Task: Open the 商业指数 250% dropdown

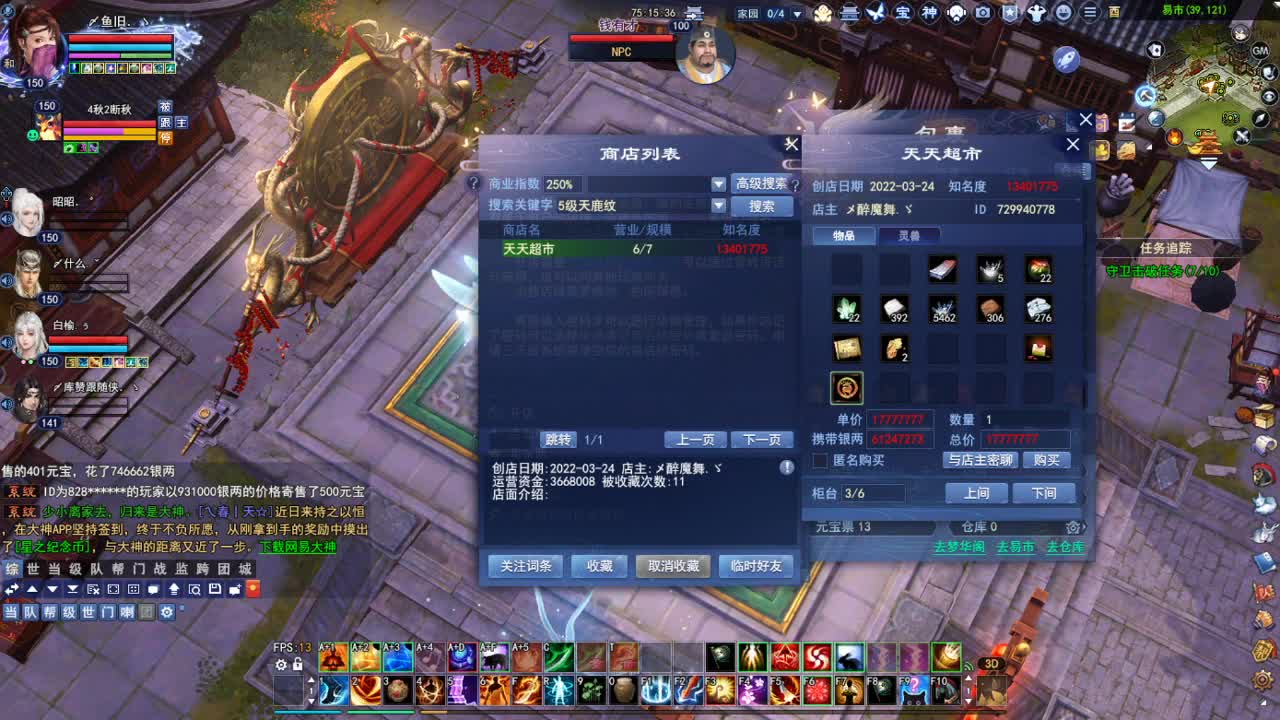Action: 717,184
